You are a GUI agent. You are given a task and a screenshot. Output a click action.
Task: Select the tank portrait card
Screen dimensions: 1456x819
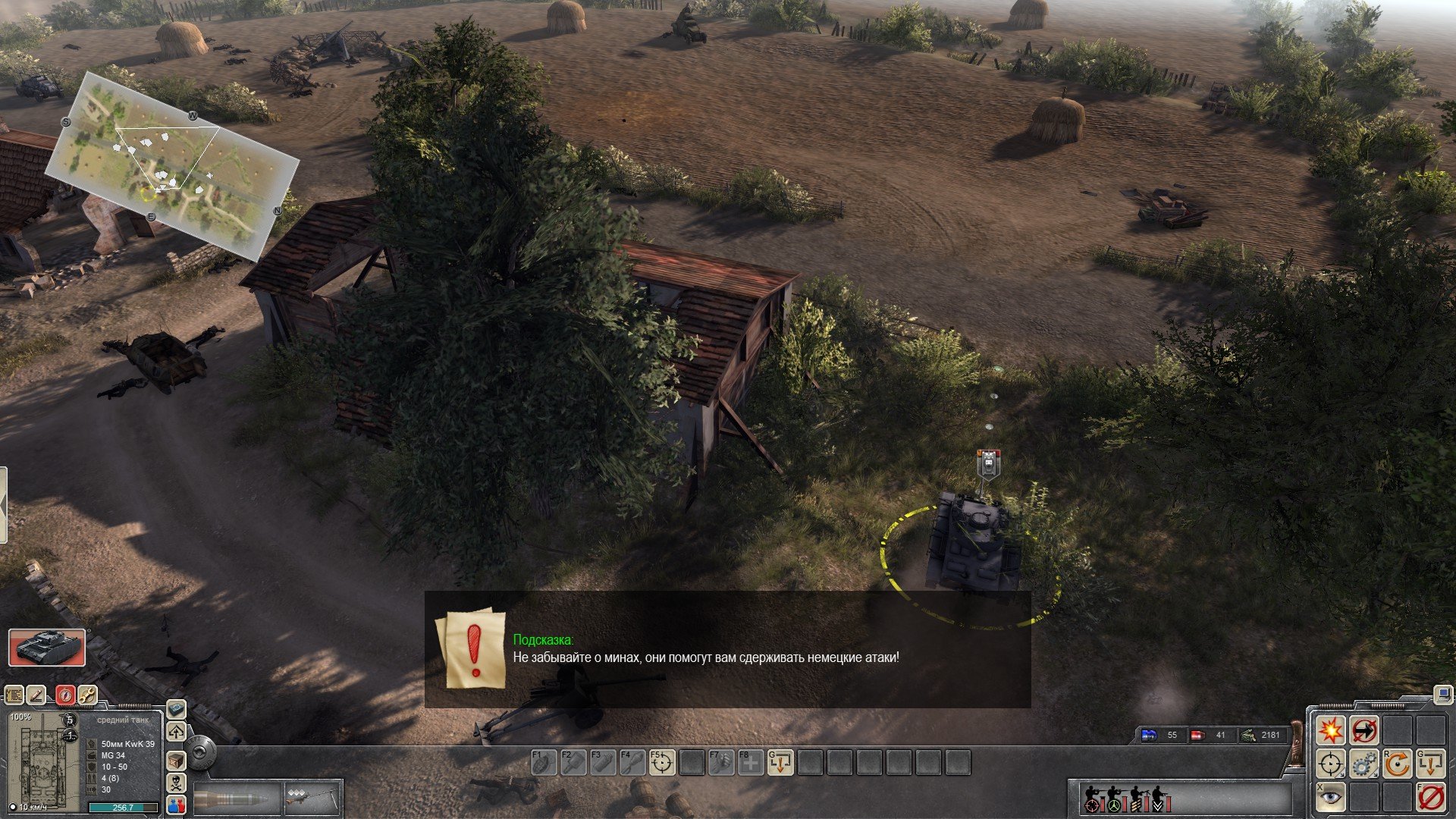[x=47, y=648]
